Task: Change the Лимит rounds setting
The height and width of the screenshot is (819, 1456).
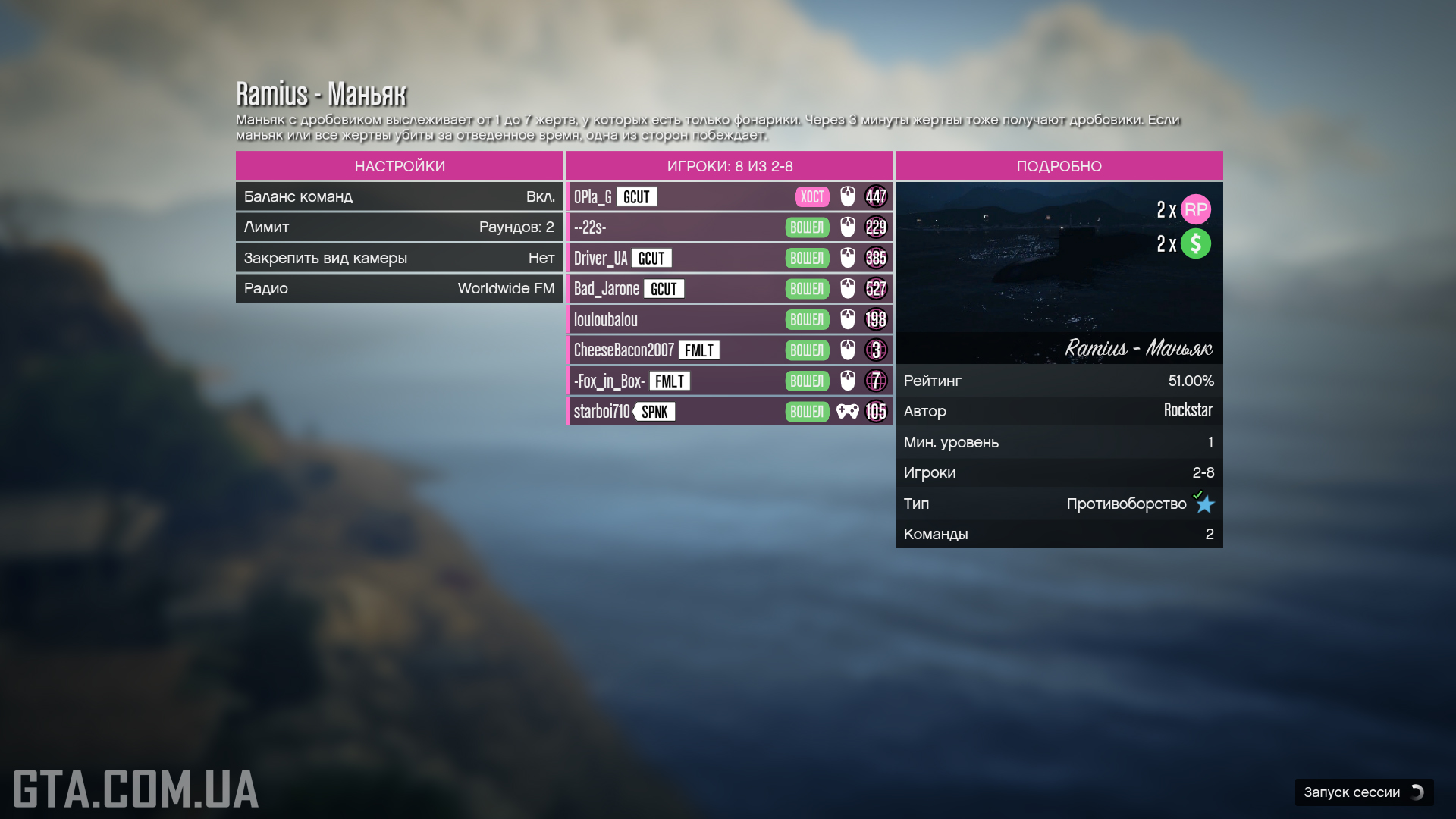Action: [400, 227]
